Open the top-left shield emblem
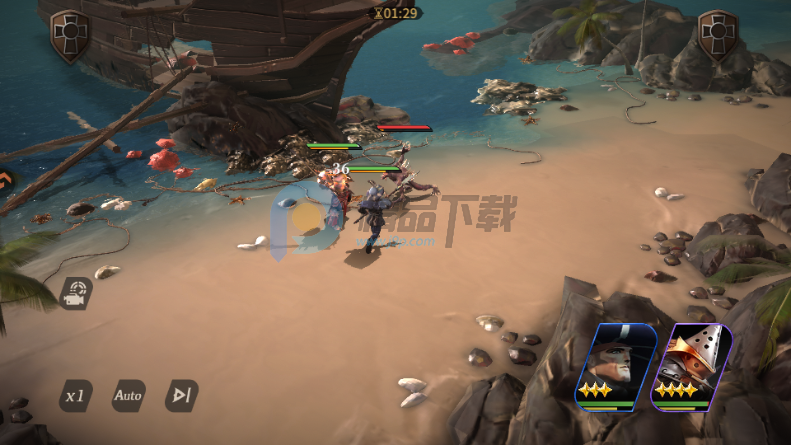The height and width of the screenshot is (445, 791). (69, 35)
